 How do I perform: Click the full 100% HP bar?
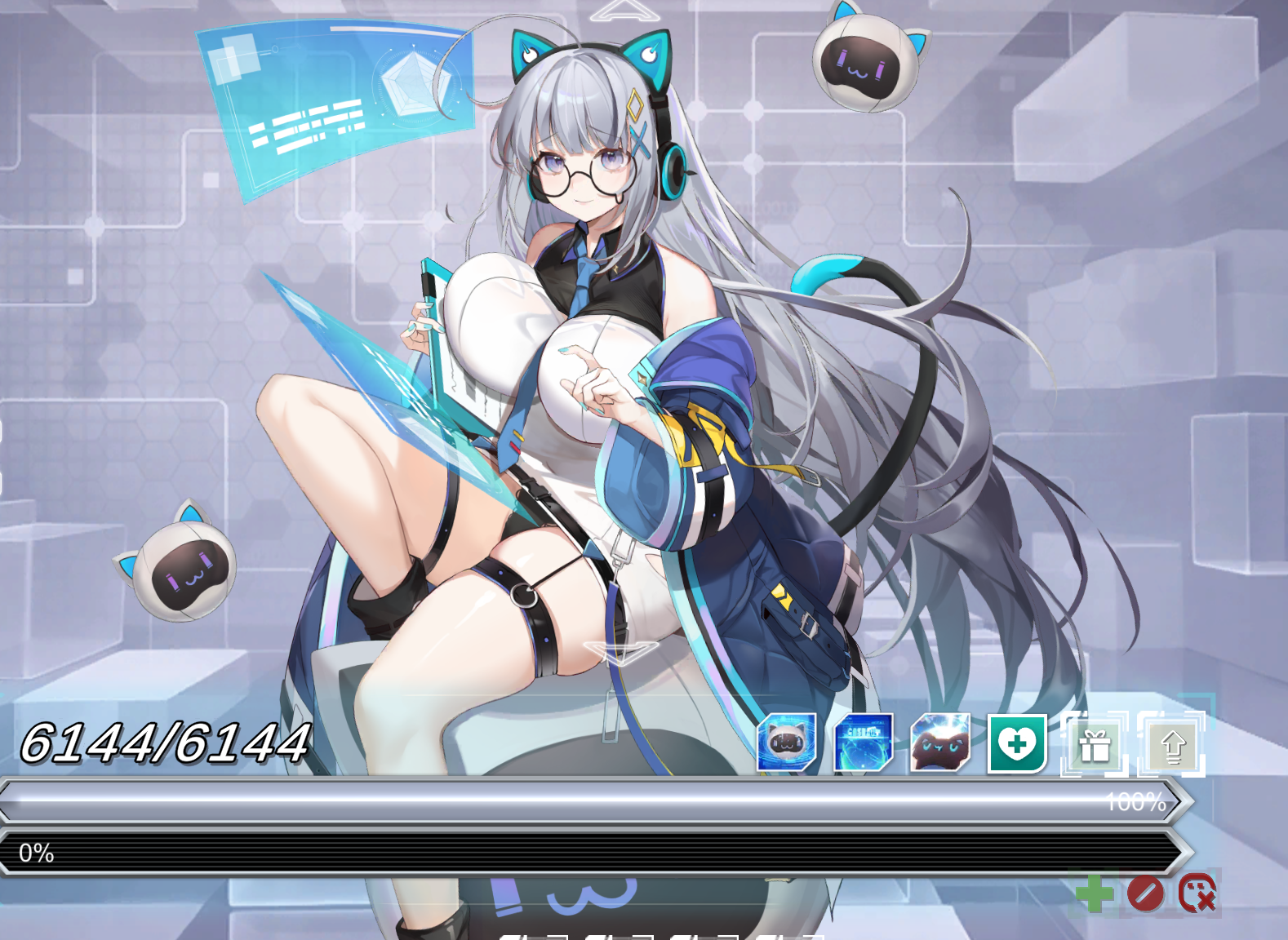[571, 800]
